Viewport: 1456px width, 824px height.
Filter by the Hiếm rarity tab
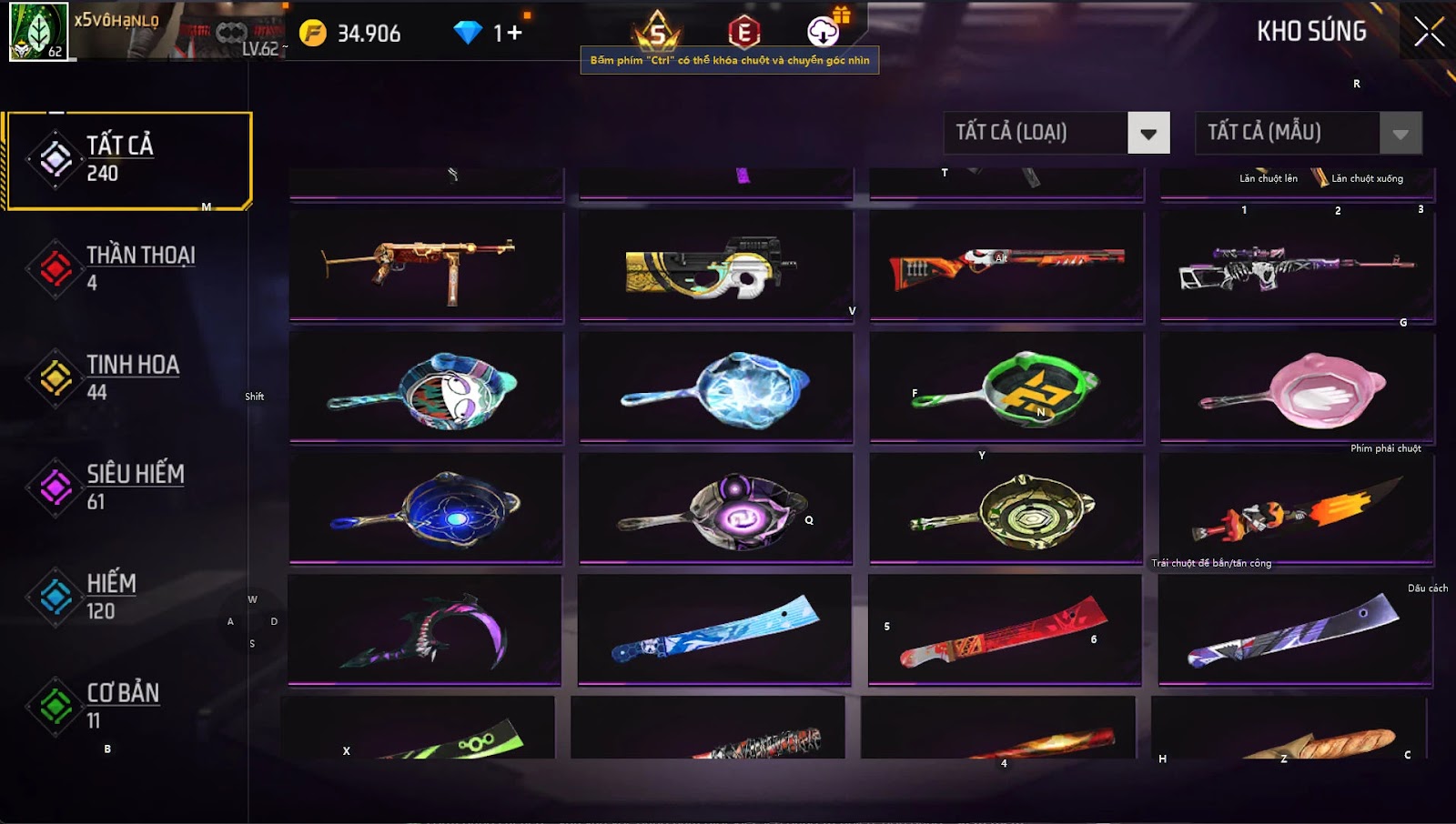point(126,597)
